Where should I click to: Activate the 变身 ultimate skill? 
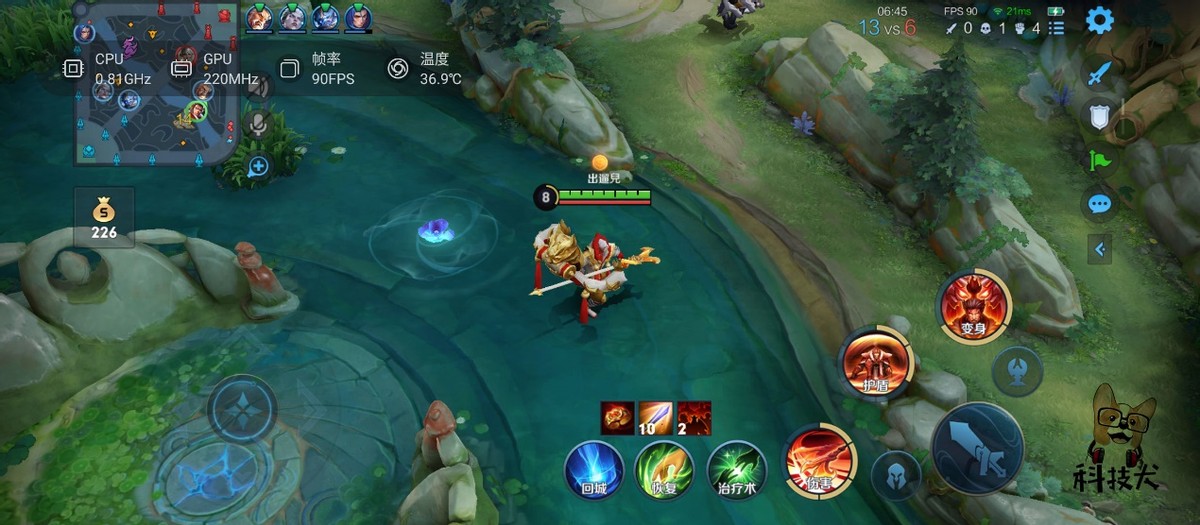click(x=974, y=306)
